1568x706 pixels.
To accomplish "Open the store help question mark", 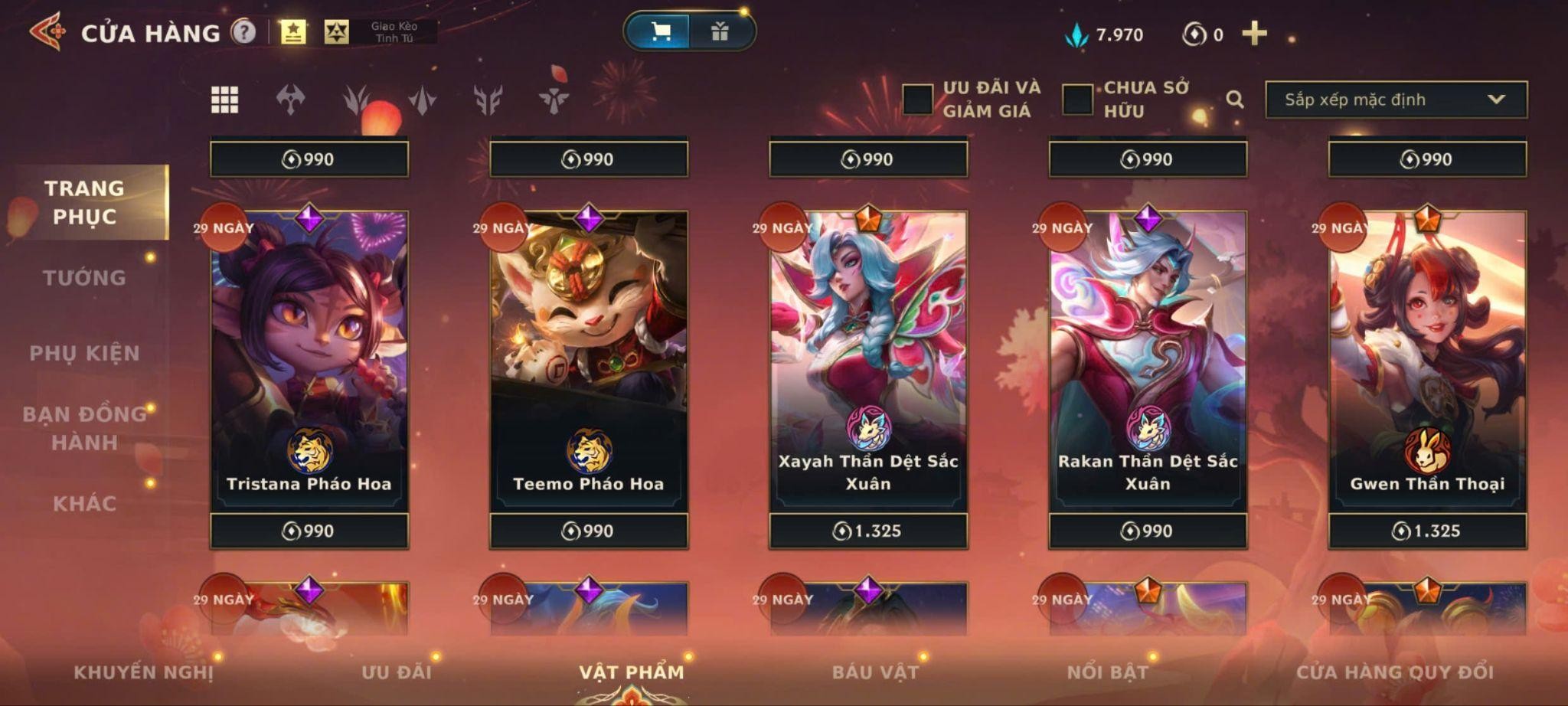I will (243, 32).
